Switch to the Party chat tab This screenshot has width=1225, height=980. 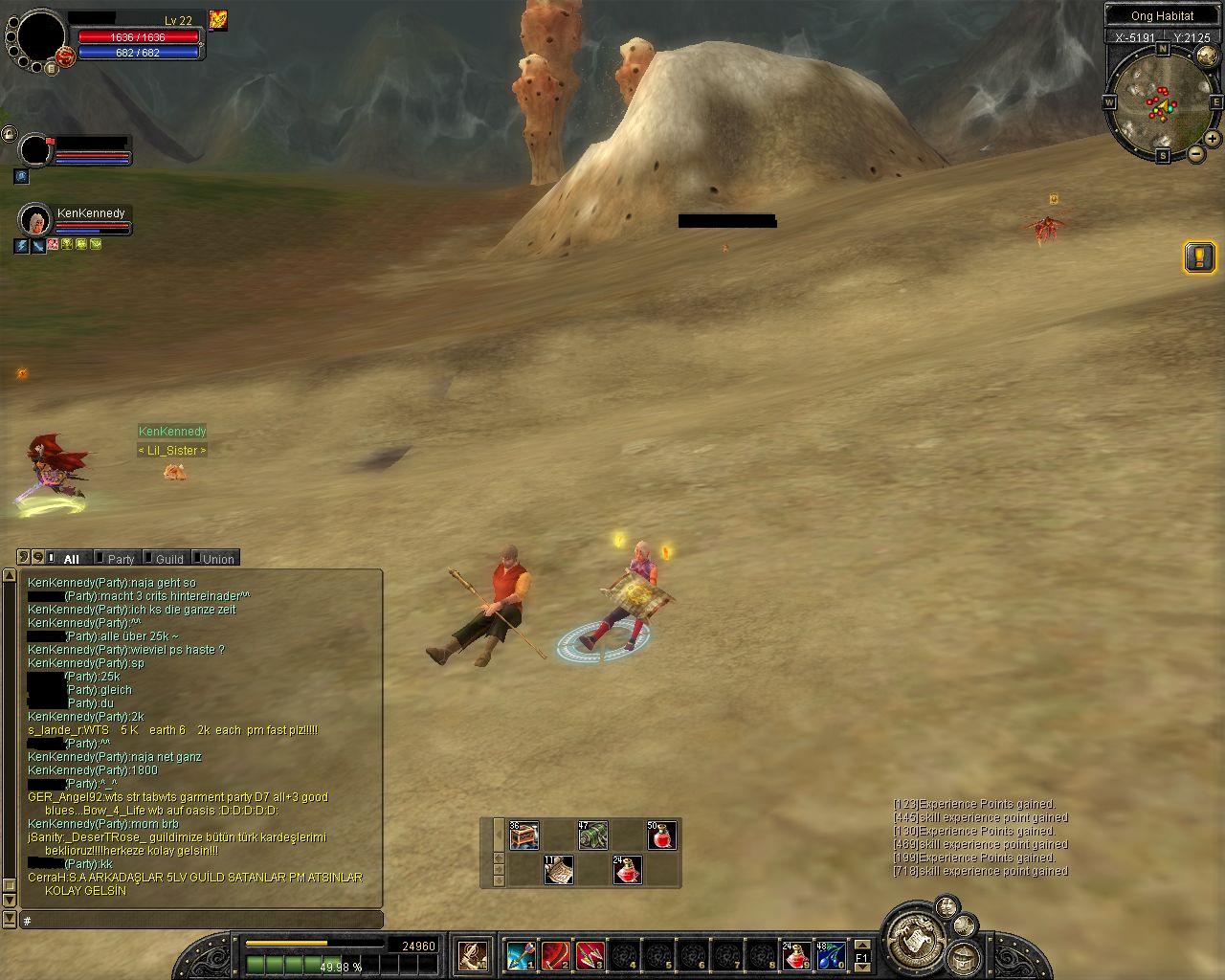pos(118,559)
